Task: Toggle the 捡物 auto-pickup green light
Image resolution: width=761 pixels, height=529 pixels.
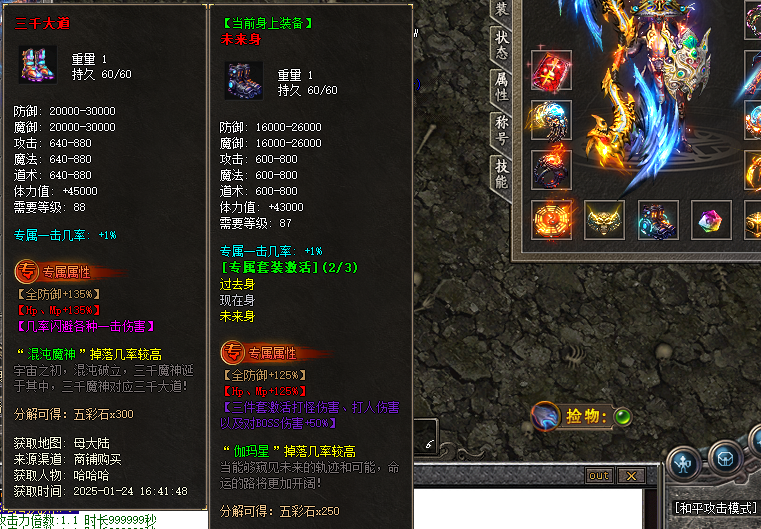Action: tap(622, 415)
